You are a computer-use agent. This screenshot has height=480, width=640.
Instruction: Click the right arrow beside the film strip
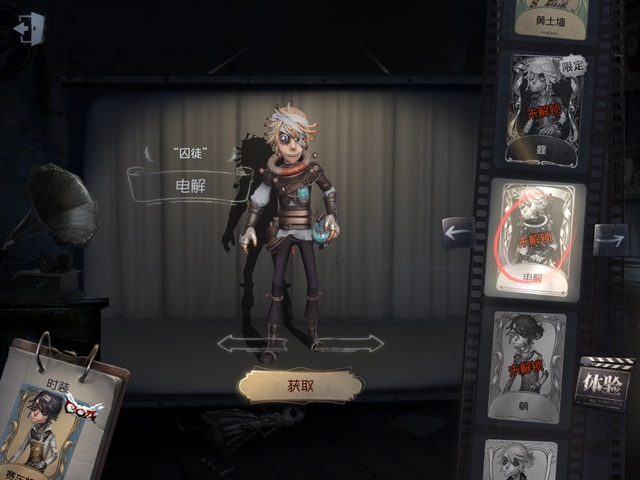point(610,239)
